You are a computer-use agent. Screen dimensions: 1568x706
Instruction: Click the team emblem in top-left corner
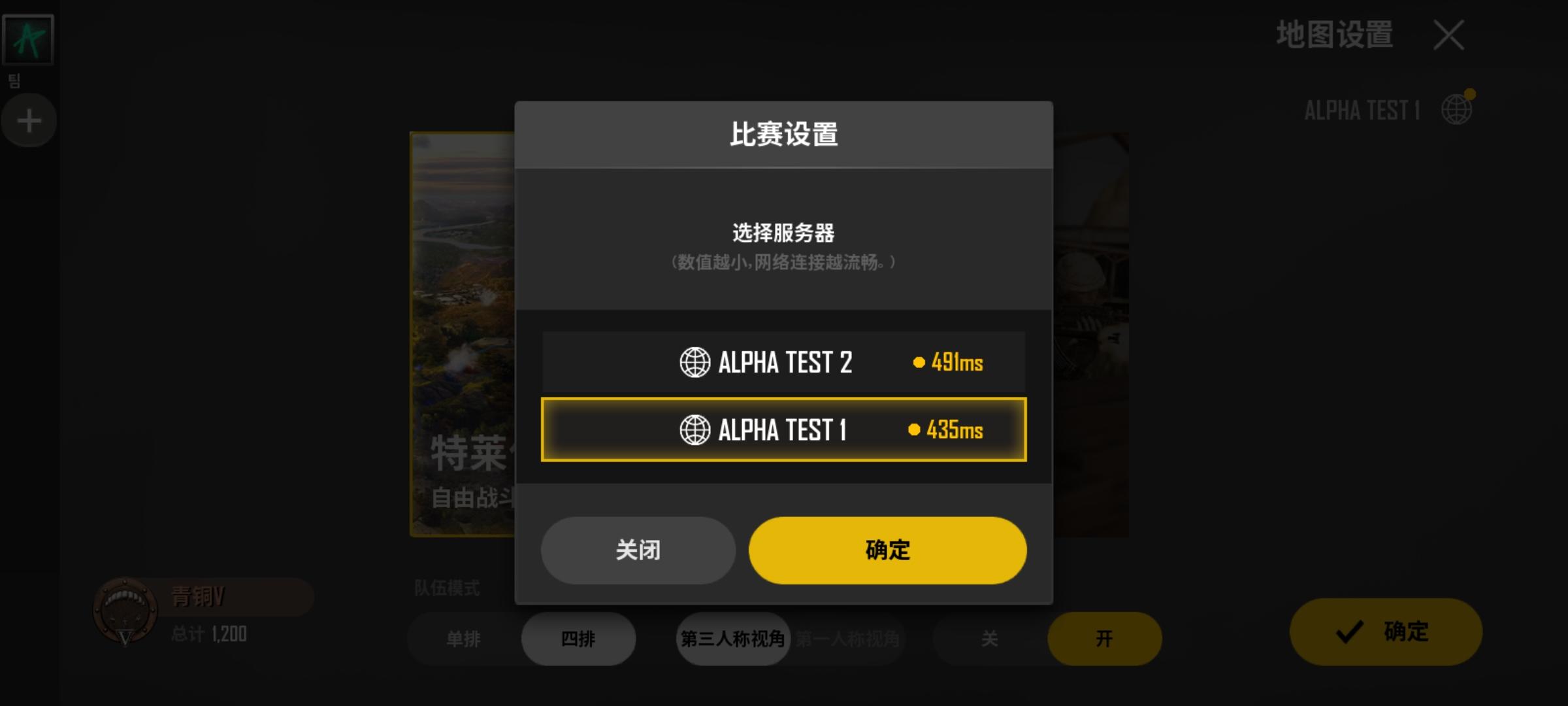click(x=27, y=38)
